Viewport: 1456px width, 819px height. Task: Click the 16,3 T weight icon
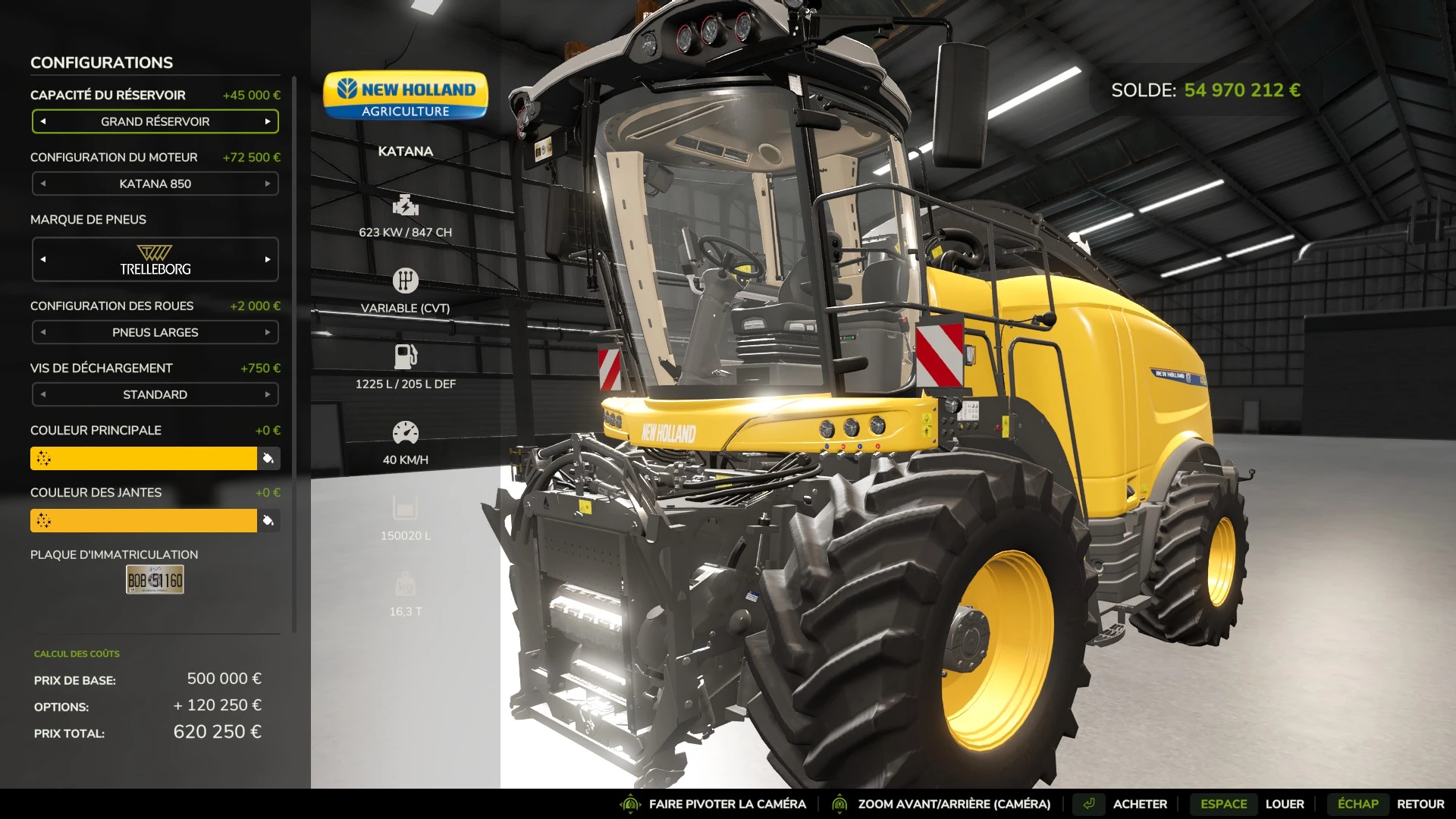(x=406, y=582)
